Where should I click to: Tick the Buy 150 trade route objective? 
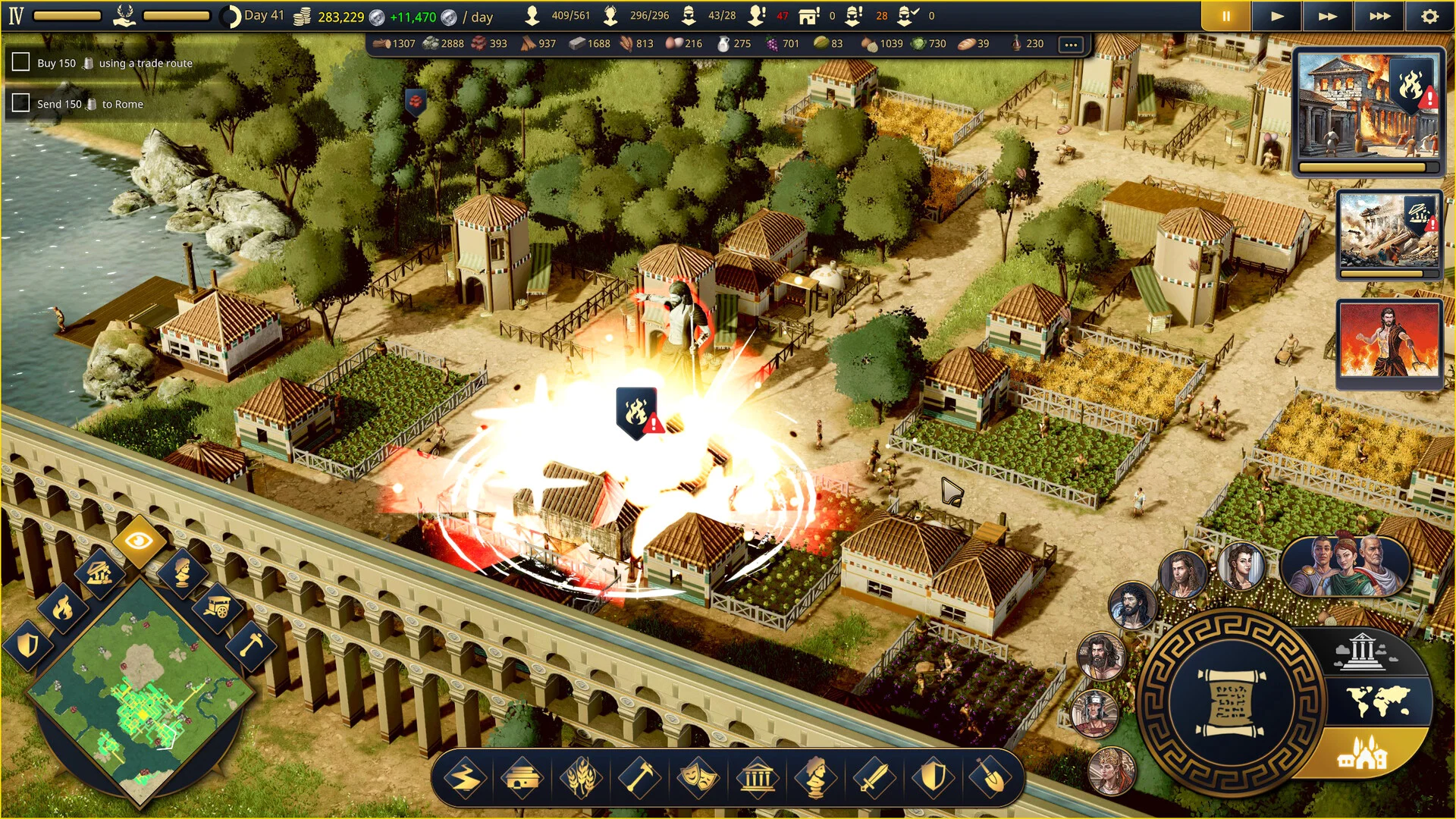(x=21, y=62)
